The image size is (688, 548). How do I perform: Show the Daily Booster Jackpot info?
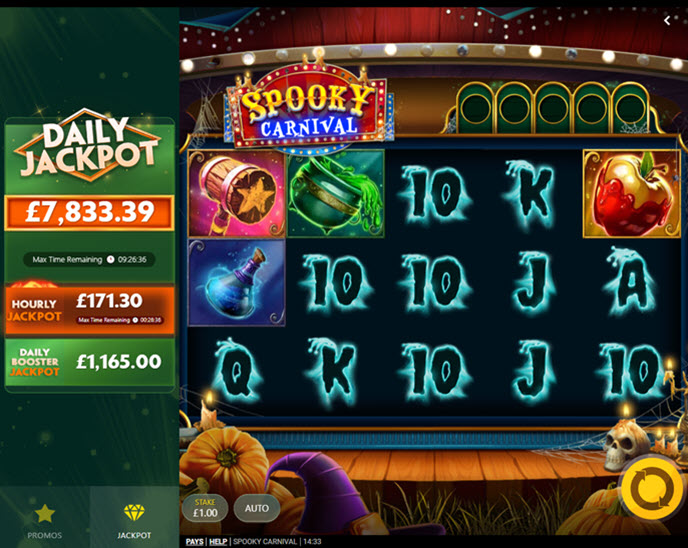point(90,361)
